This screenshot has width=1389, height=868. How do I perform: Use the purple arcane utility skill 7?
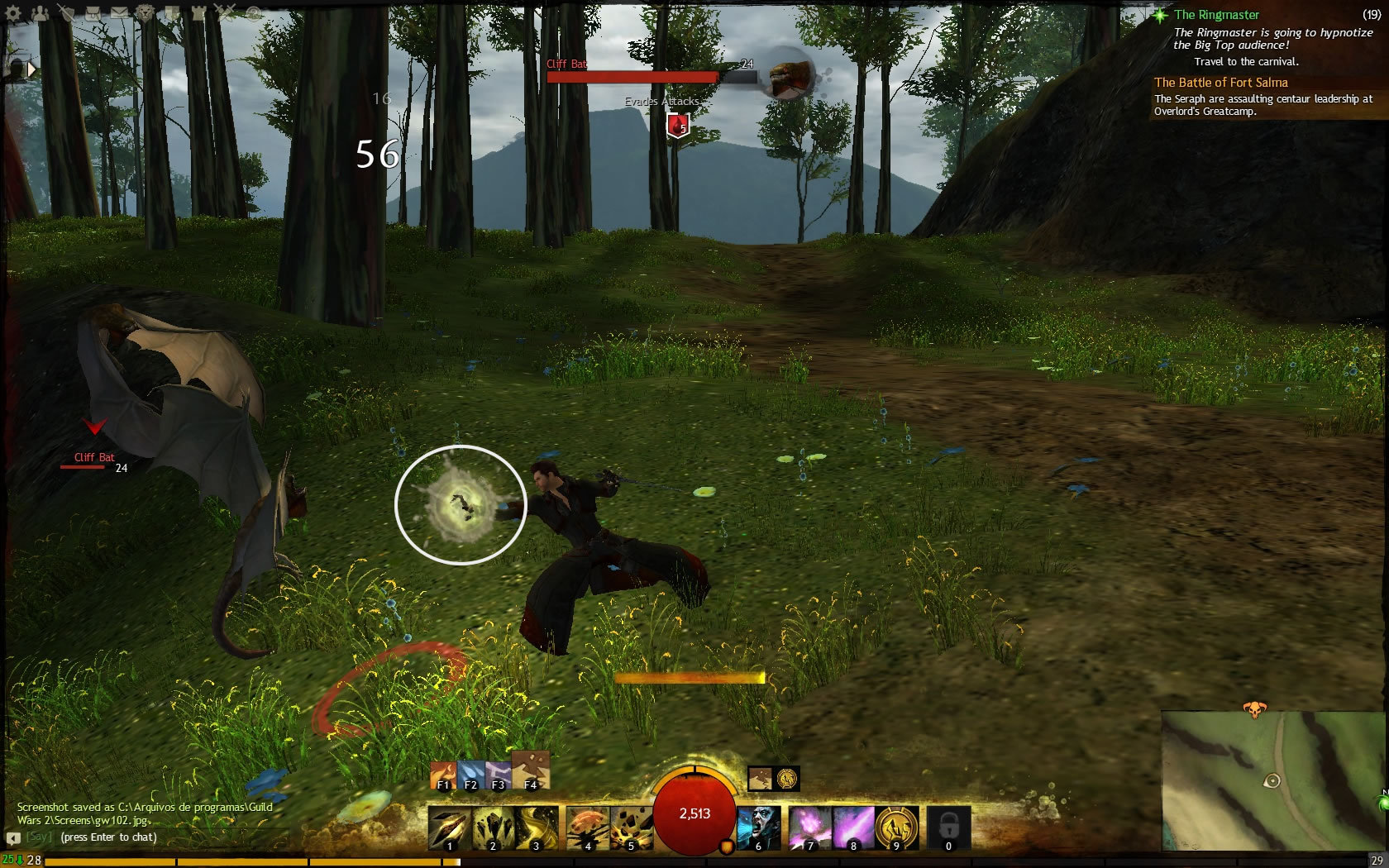(809, 828)
